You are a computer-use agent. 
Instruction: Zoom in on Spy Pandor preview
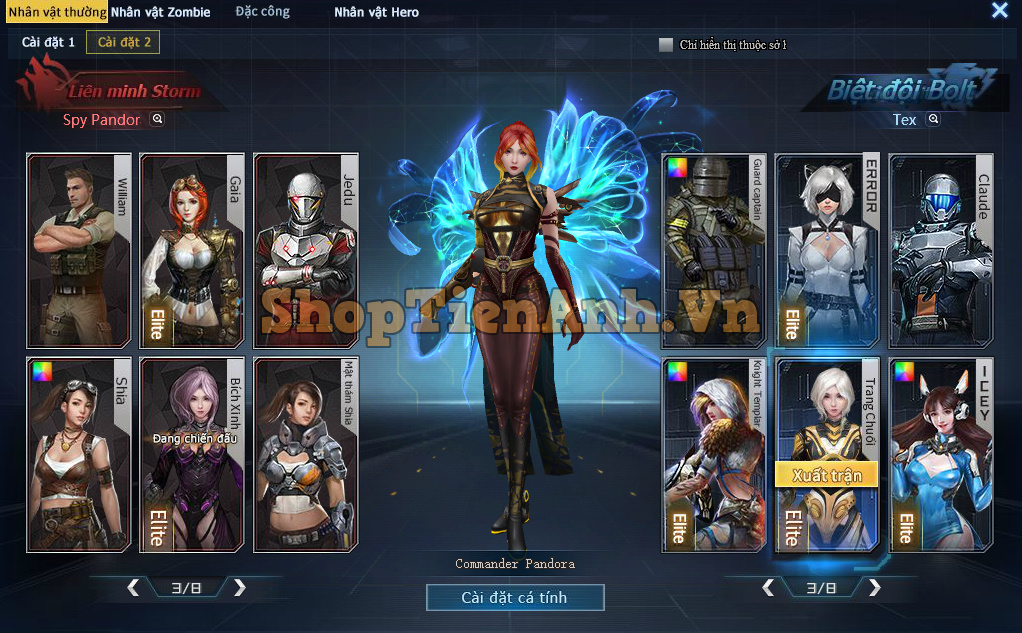[x=157, y=119]
